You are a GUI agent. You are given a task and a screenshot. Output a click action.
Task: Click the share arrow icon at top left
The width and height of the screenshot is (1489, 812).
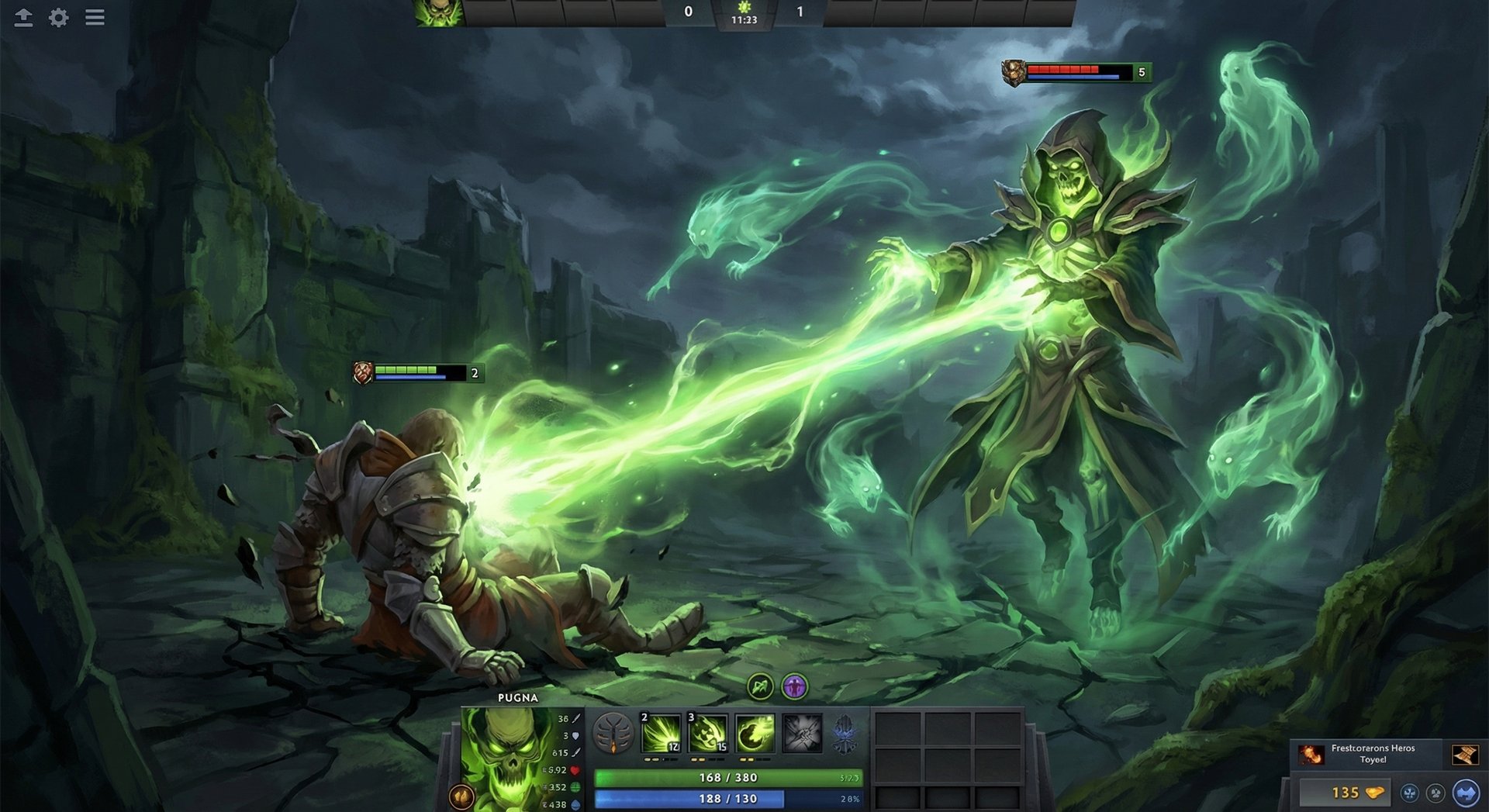(23, 18)
